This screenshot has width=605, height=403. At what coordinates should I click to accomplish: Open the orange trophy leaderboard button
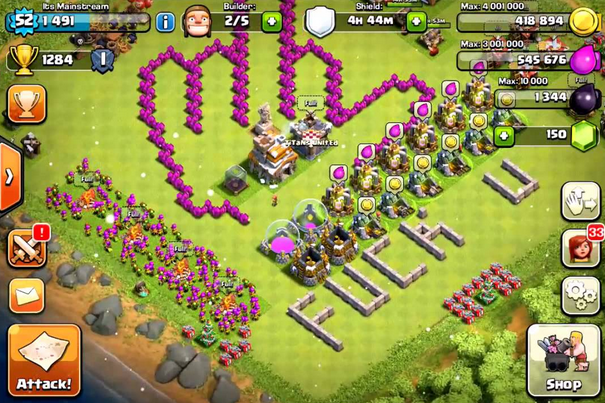coord(25,105)
